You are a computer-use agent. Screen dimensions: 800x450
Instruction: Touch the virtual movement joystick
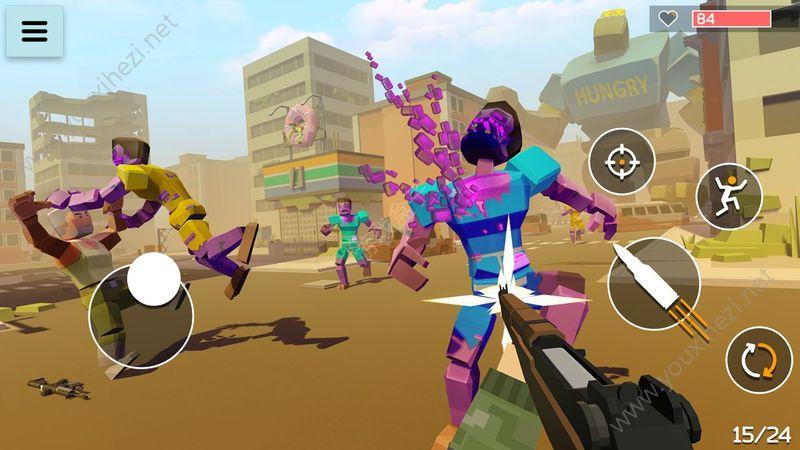click(152, 281)
